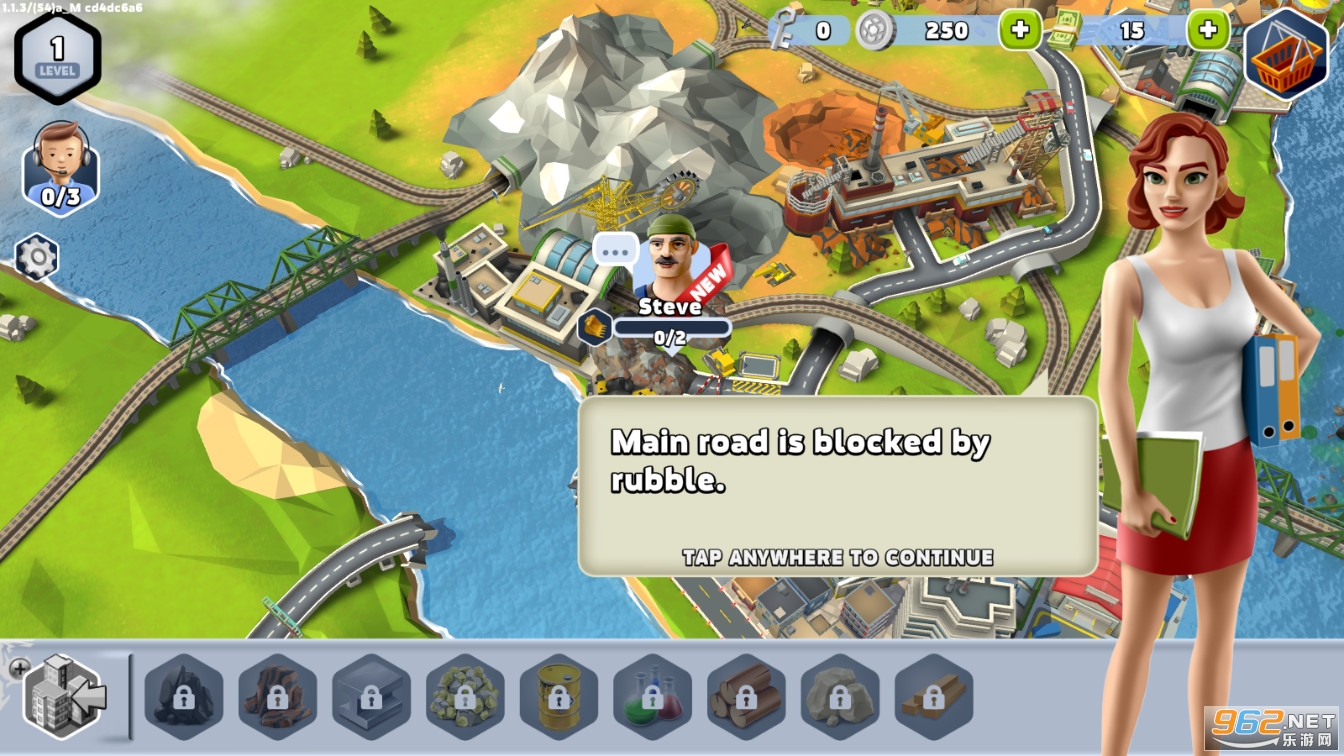Open the dispatcher 0/3 panel
Image resolution: width=1344 pixels, height=756 pixels.
click(60, 168)
